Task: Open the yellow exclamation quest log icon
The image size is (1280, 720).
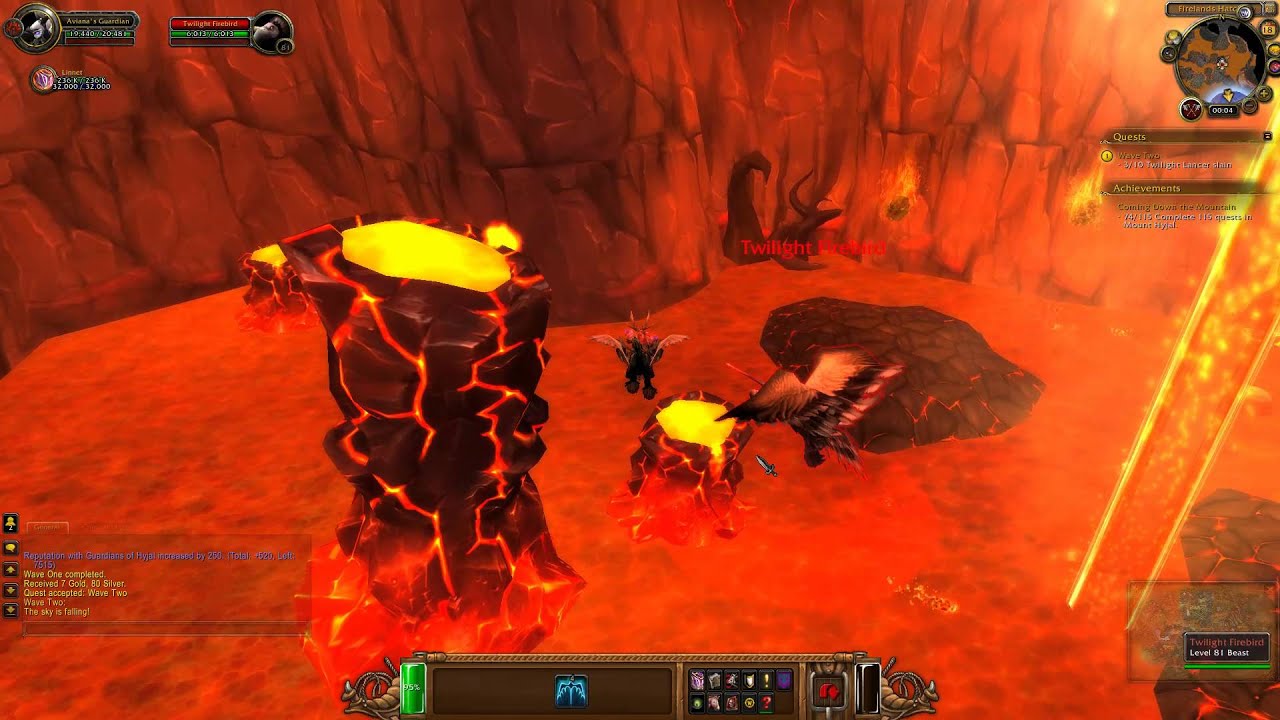Action: [x=766, y=680]
